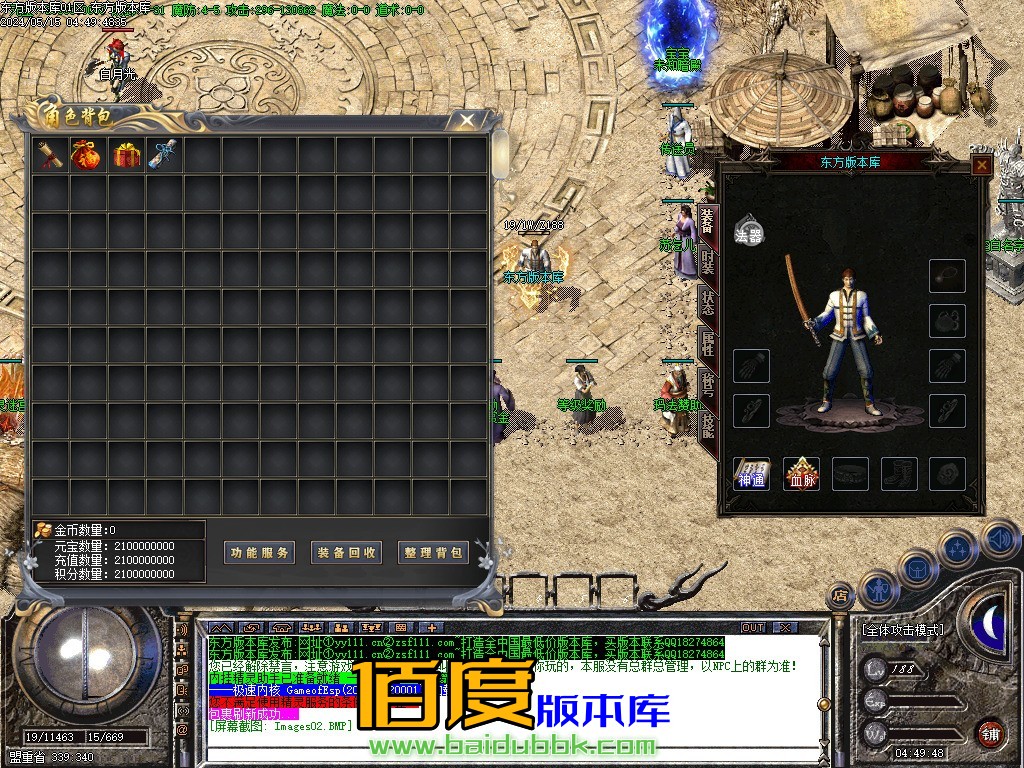Image resolution: width=1024 pixels, height=768 pixels.
Task: Show the 技能 skills tab
Action: click(707, 426)
